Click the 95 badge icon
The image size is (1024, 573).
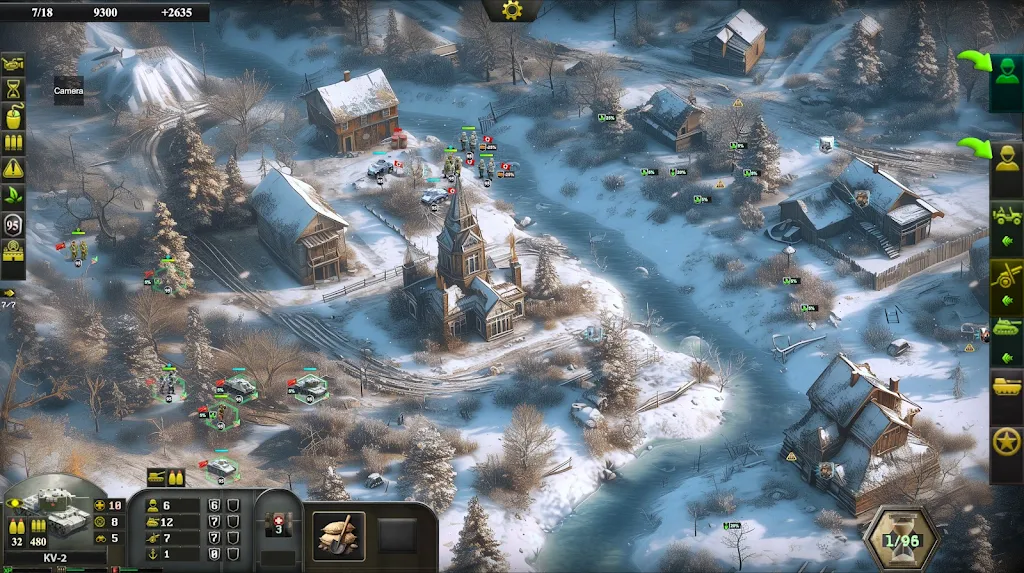tap(13, 223)
